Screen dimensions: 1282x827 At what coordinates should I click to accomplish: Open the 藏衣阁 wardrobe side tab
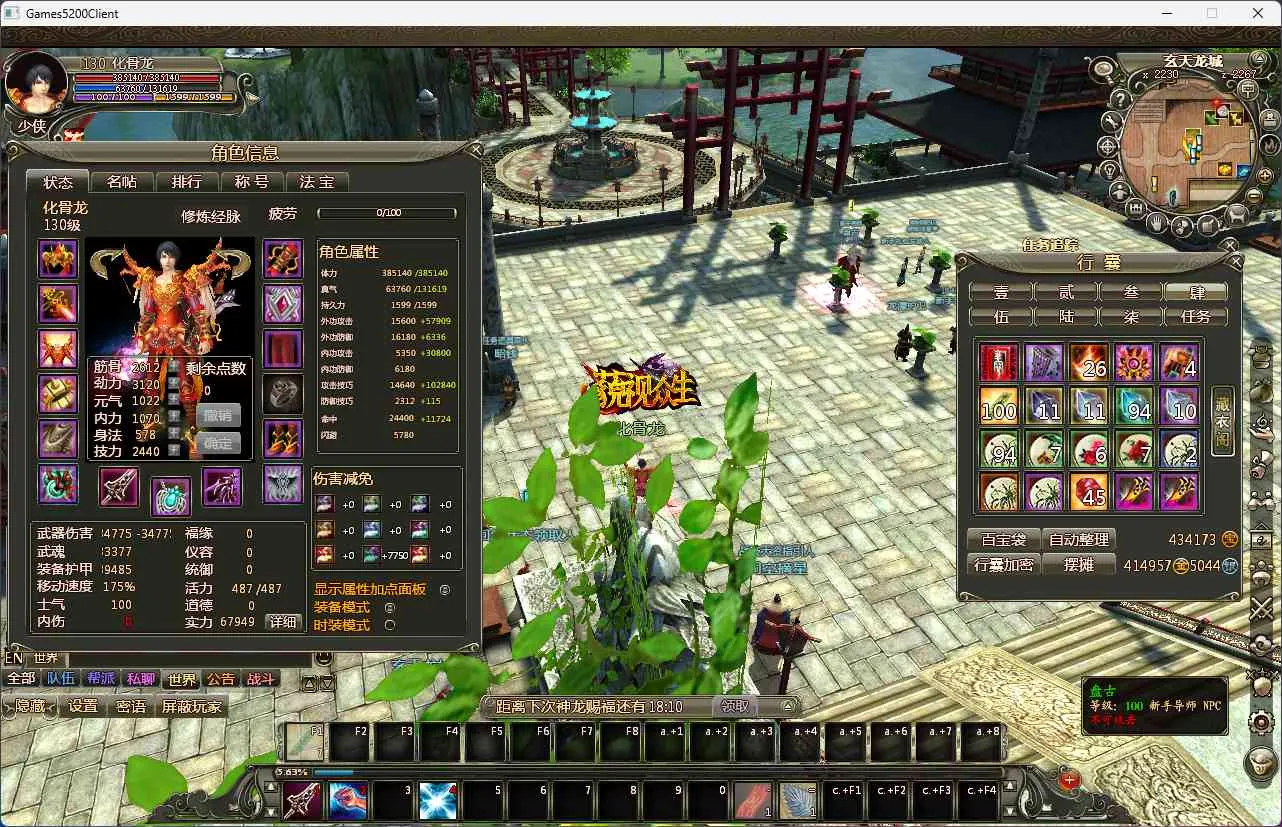coord(1222,421)
